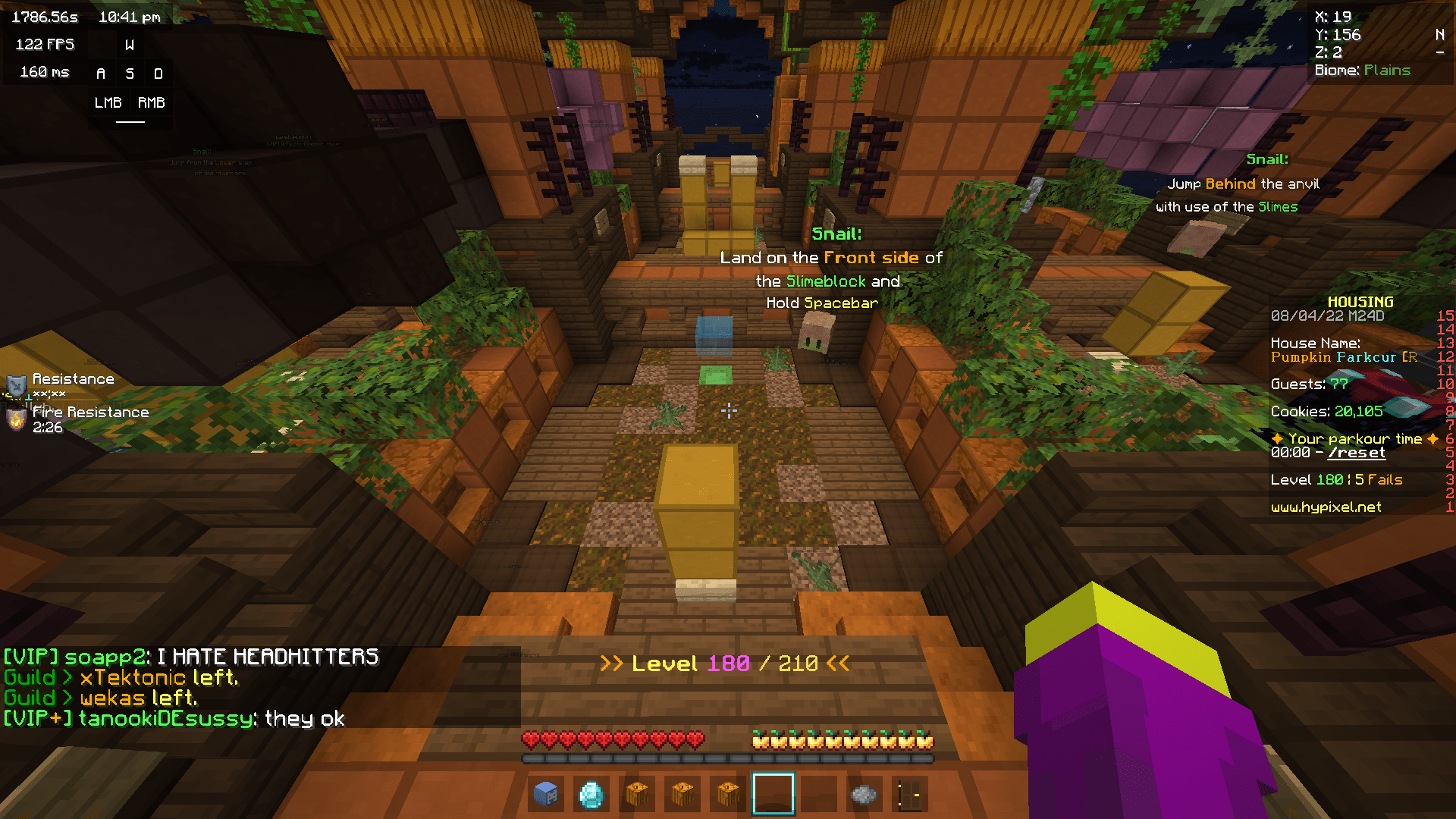Select a jack o' lantern in the hotbar
This screenshot has height=819, width=1456.
coord(637,794)
